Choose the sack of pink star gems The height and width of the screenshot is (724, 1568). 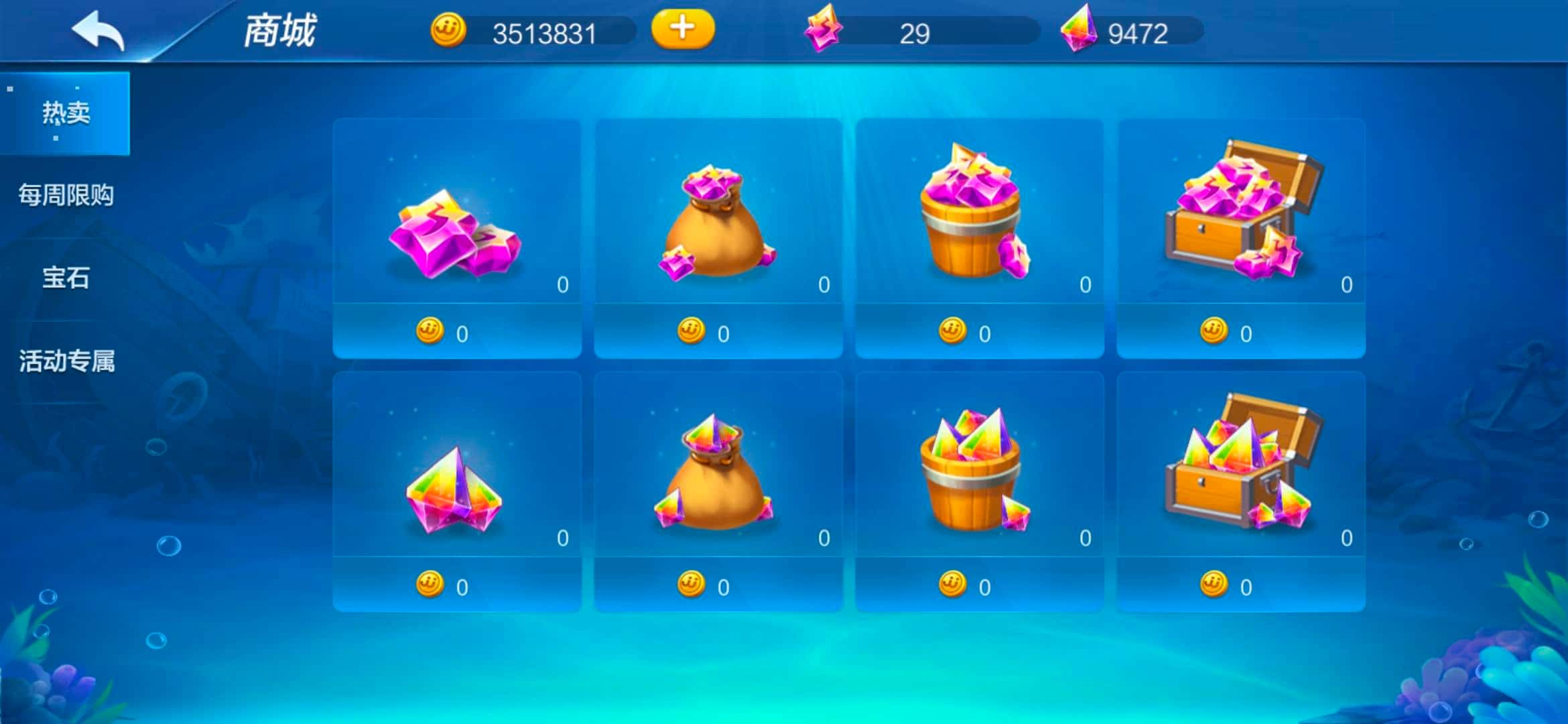pos(718,238)
